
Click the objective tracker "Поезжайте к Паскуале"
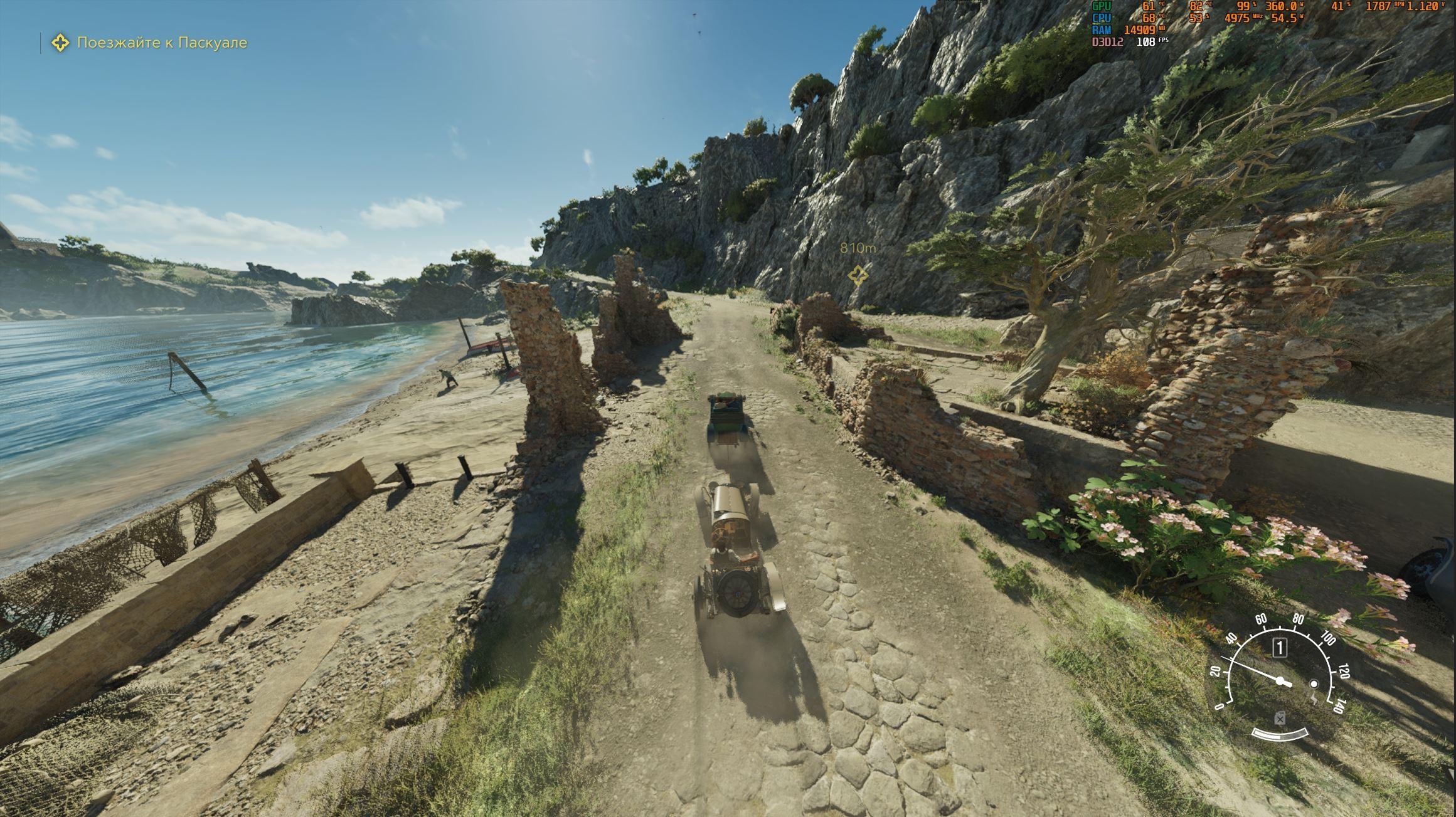[161, 43]
